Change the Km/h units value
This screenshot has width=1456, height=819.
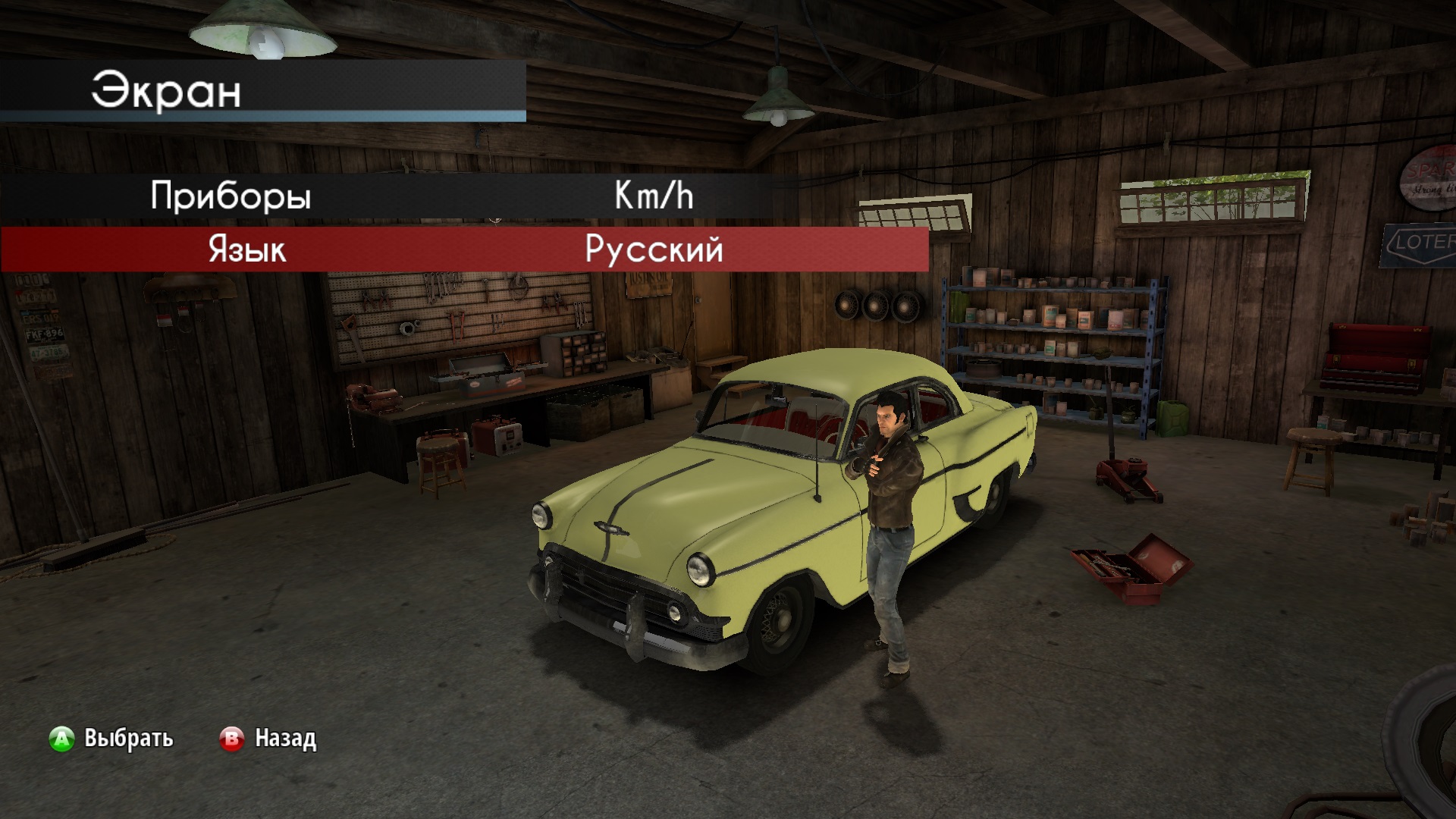pyautogui.click(x=654, y=196)
